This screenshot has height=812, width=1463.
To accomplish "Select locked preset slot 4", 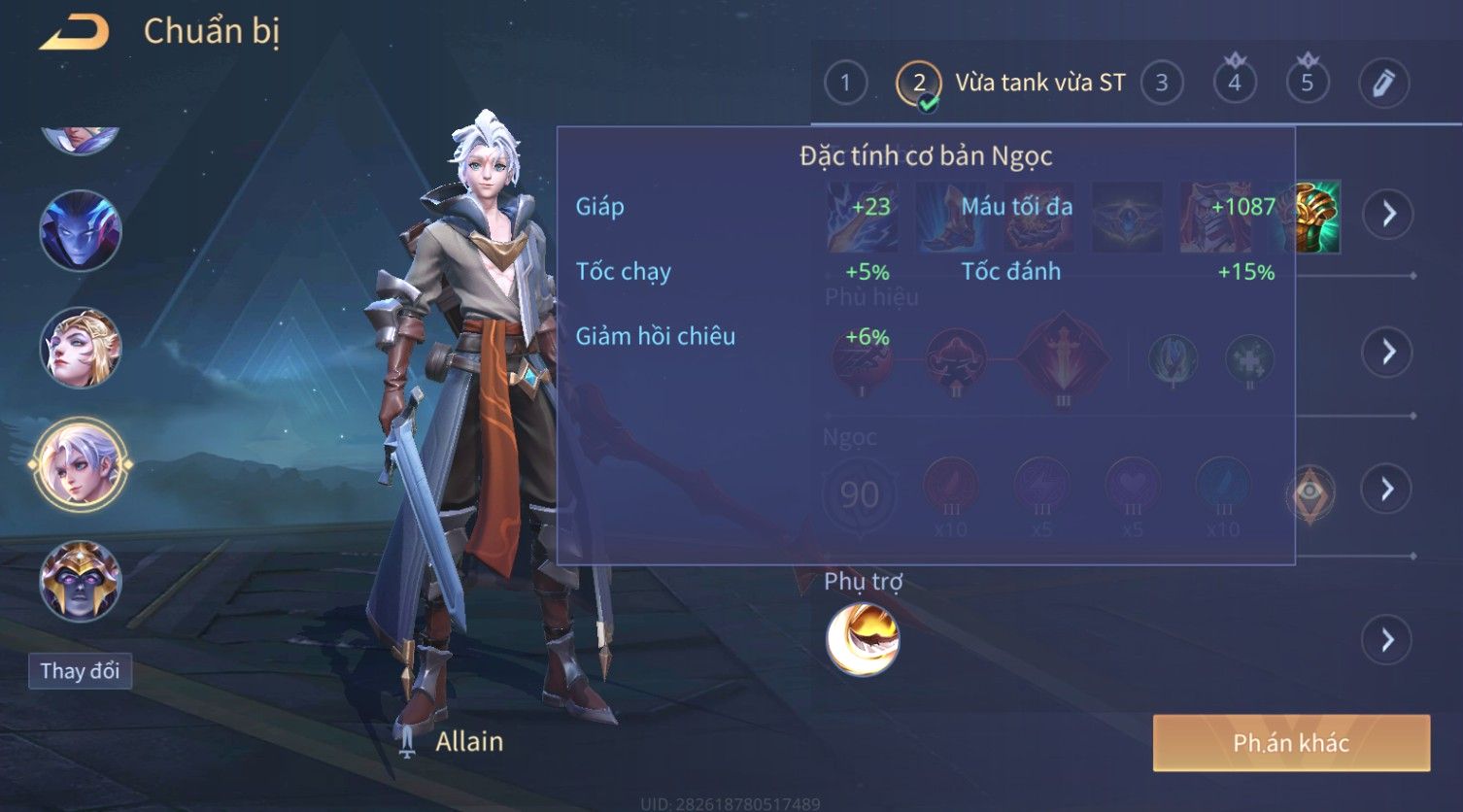I will pyautogui.click(x=1234, y=83).
